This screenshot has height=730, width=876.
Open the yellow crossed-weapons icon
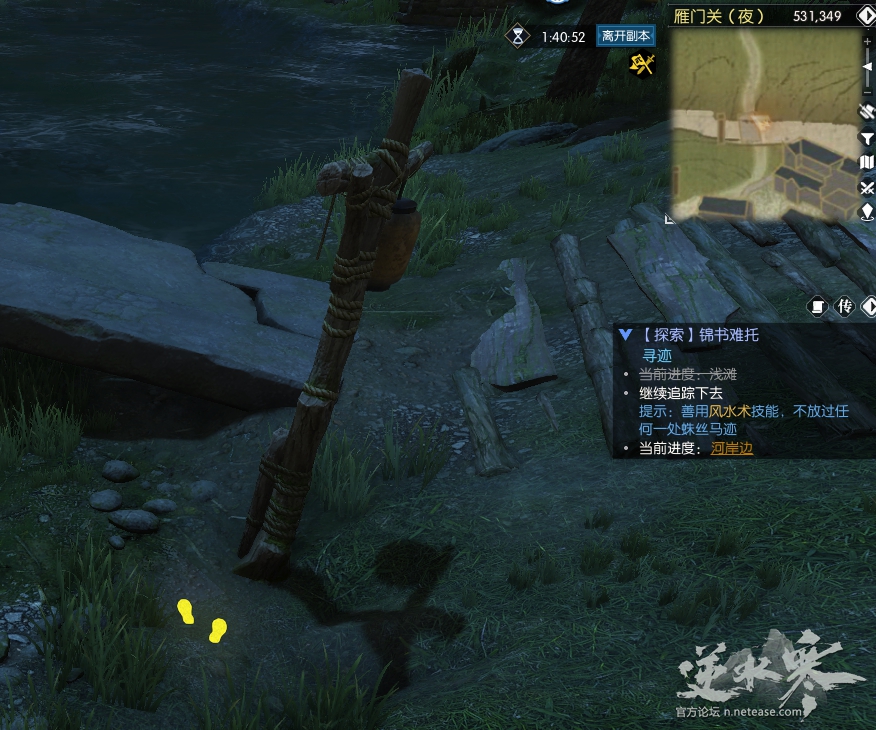point(641,64)
